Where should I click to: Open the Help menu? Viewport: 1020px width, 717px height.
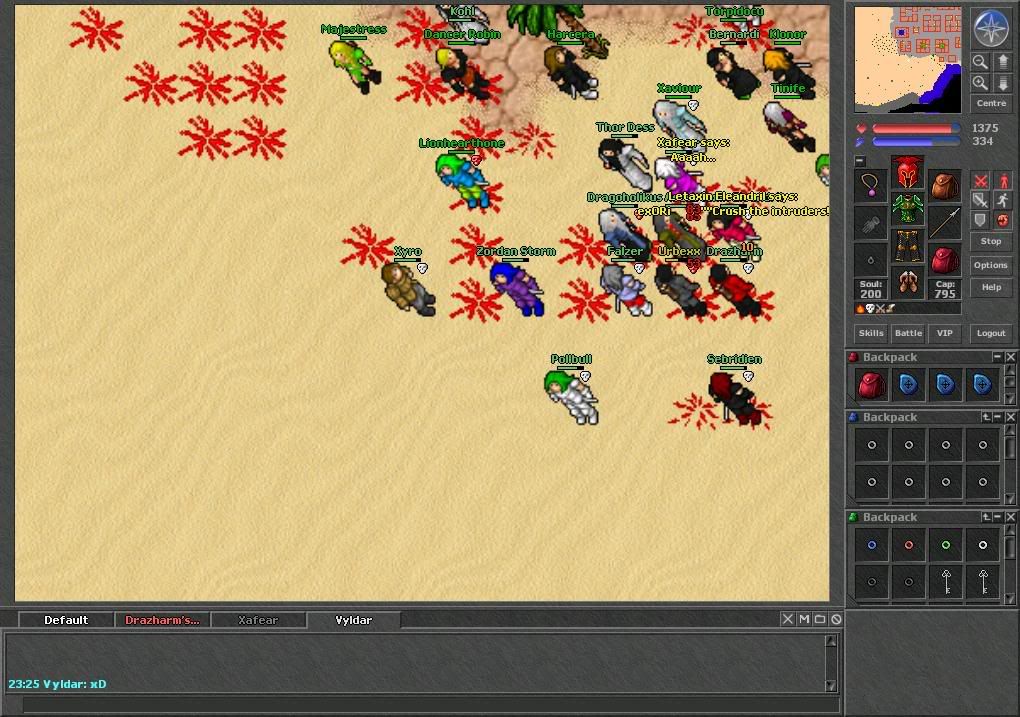click(991, 287)
